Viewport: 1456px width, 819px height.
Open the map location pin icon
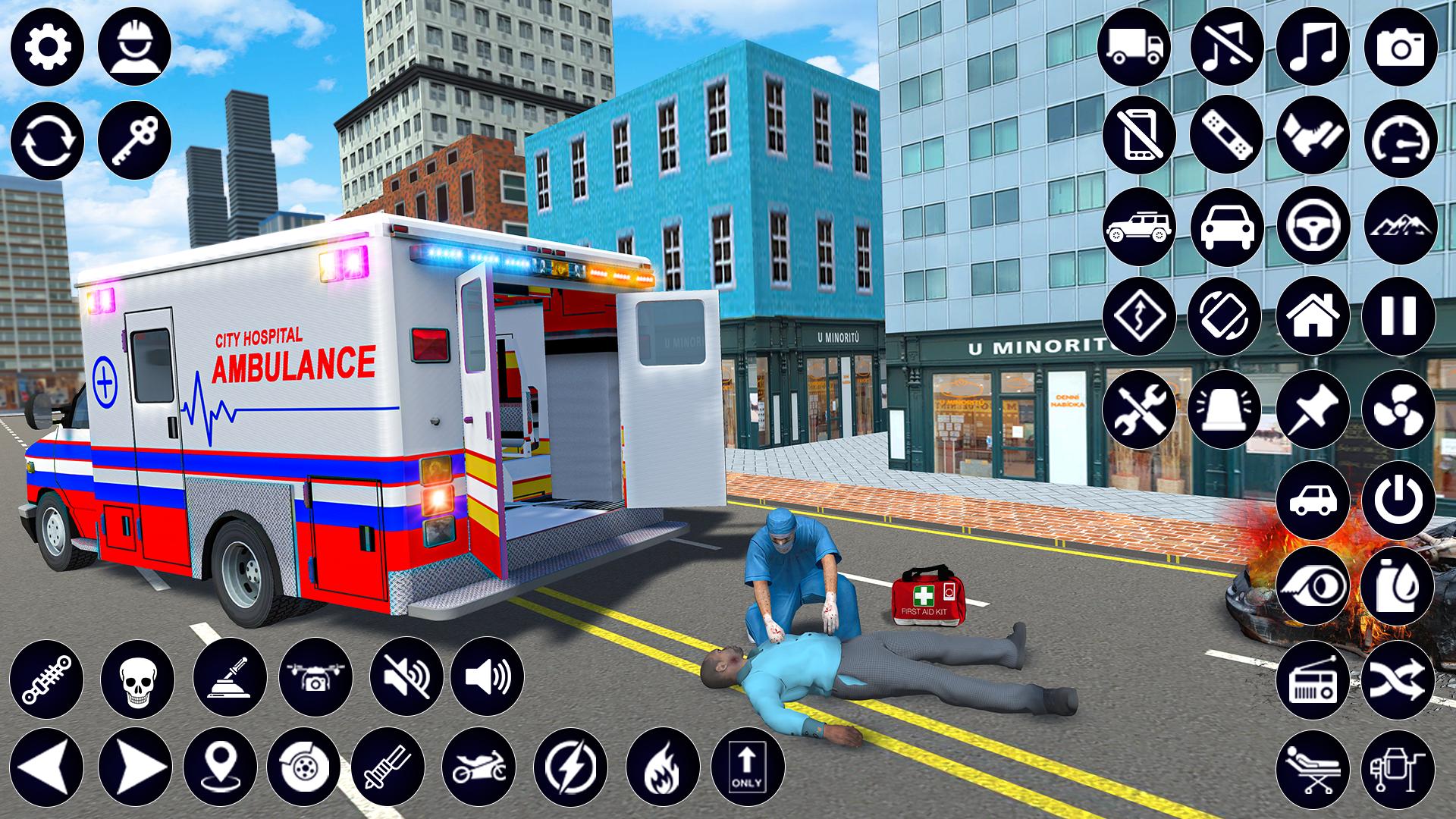click(221, 767)
